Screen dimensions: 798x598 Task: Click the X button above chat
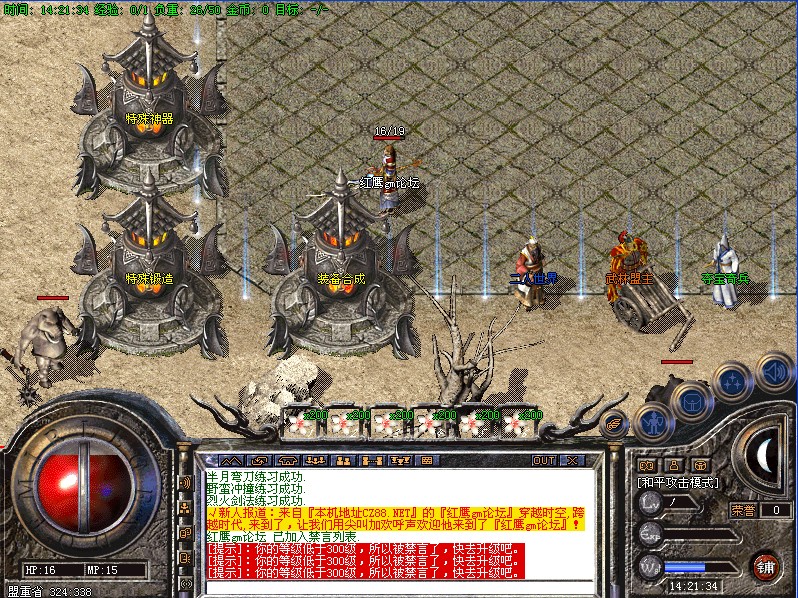coord(573,461)
